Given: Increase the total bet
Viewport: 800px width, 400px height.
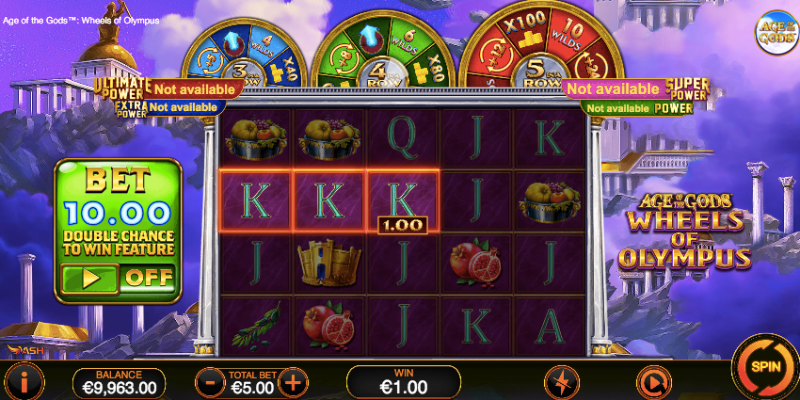Looking at the screenshot, I should click(x=292, y=382).
